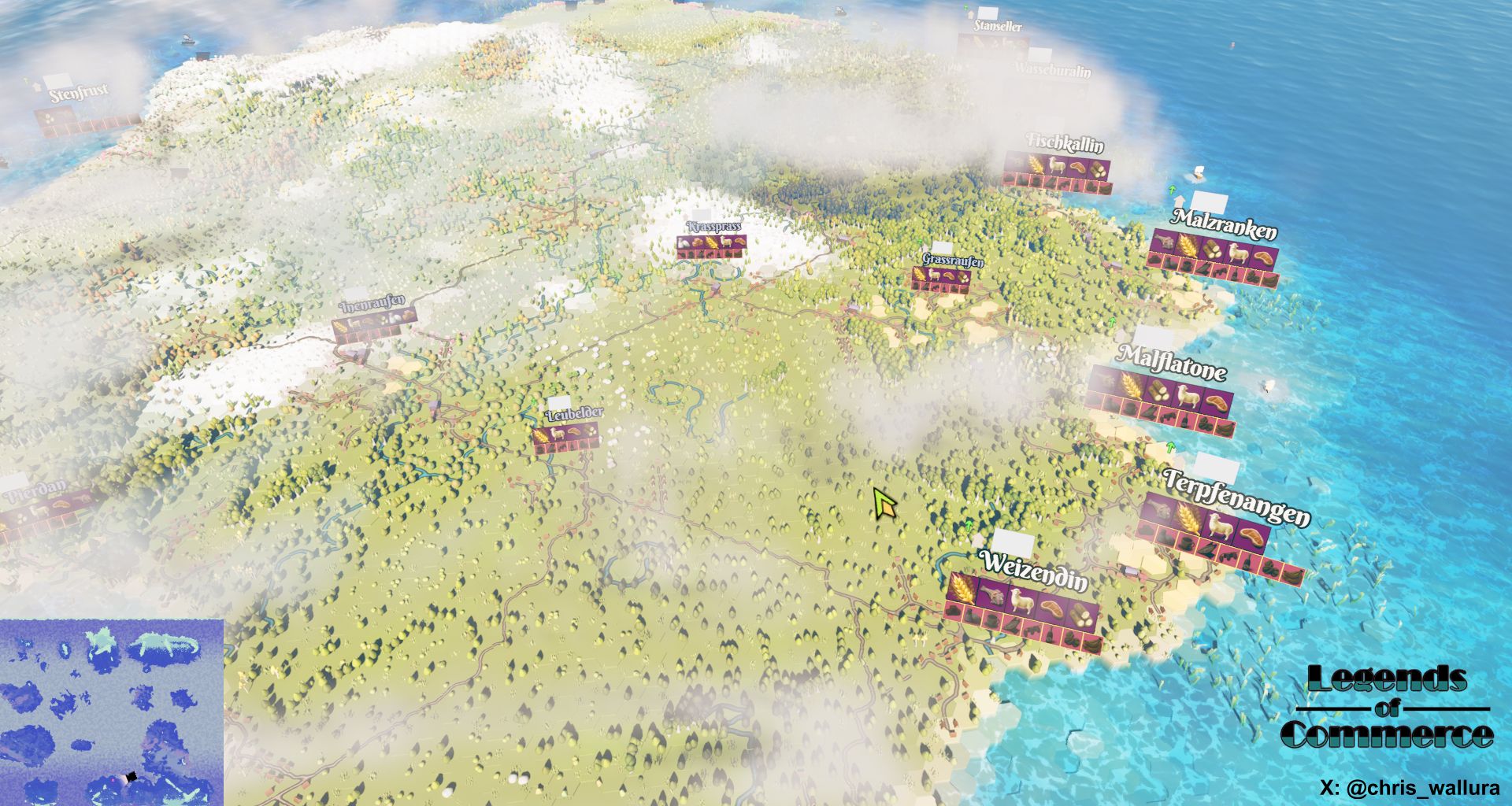Select the Inenraufen city label
Viewport: 1512px width, 806px height.
click(x=372, y=303)
